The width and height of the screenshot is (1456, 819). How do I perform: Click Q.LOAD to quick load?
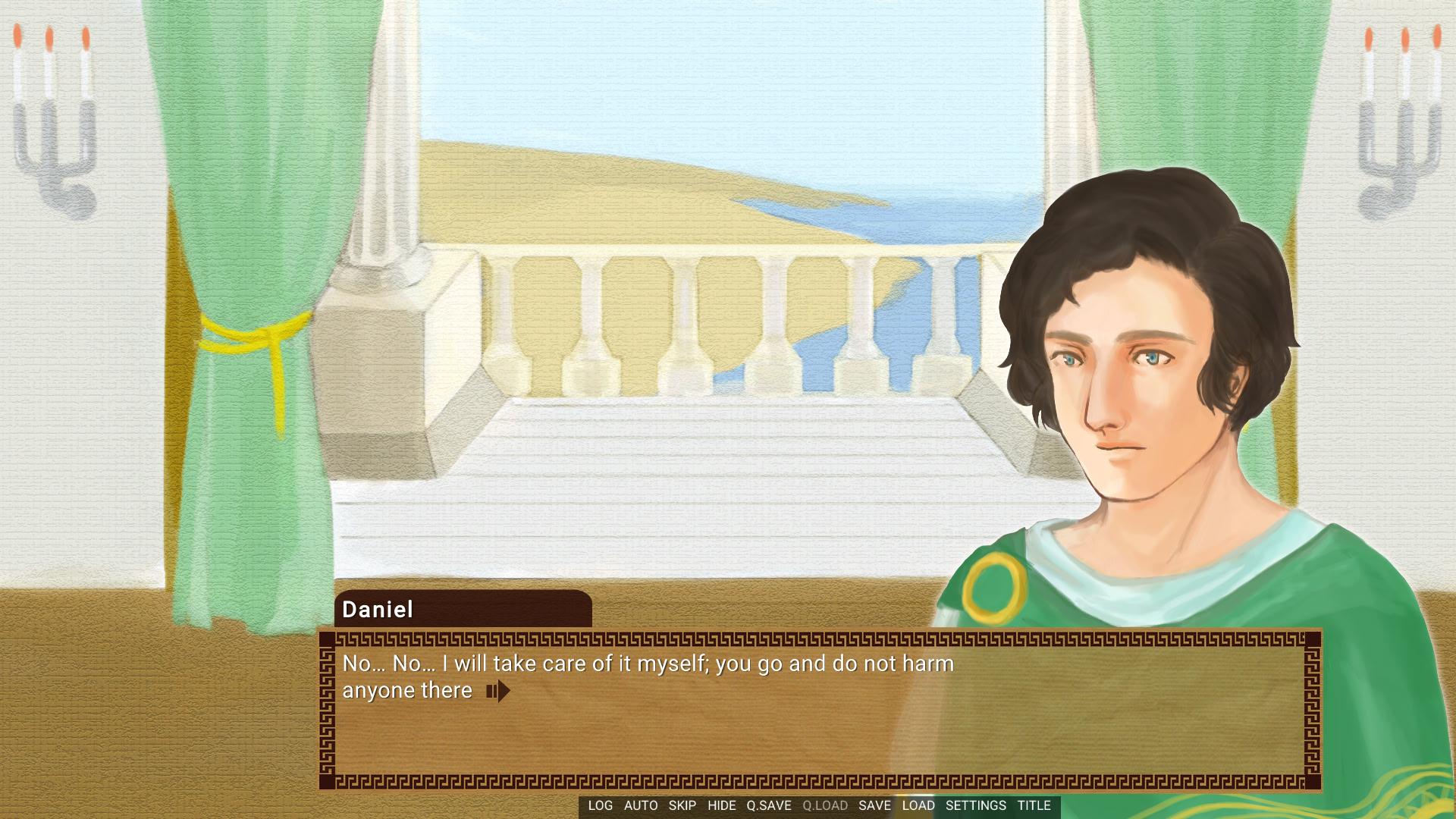pyautogui.click(x=825, y=806)
